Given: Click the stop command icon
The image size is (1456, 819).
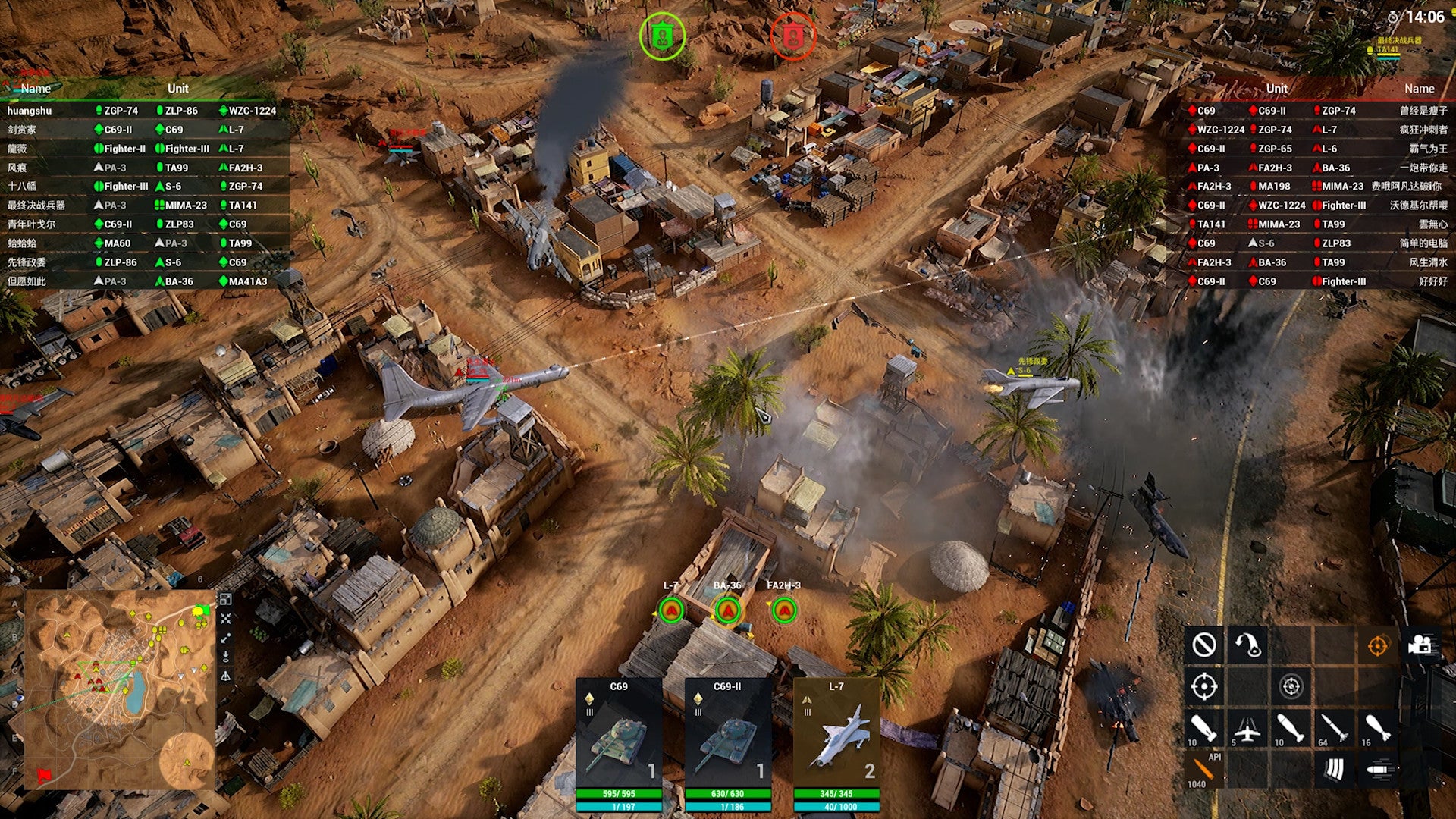Looking at the screenshot, I should 1204,645.
